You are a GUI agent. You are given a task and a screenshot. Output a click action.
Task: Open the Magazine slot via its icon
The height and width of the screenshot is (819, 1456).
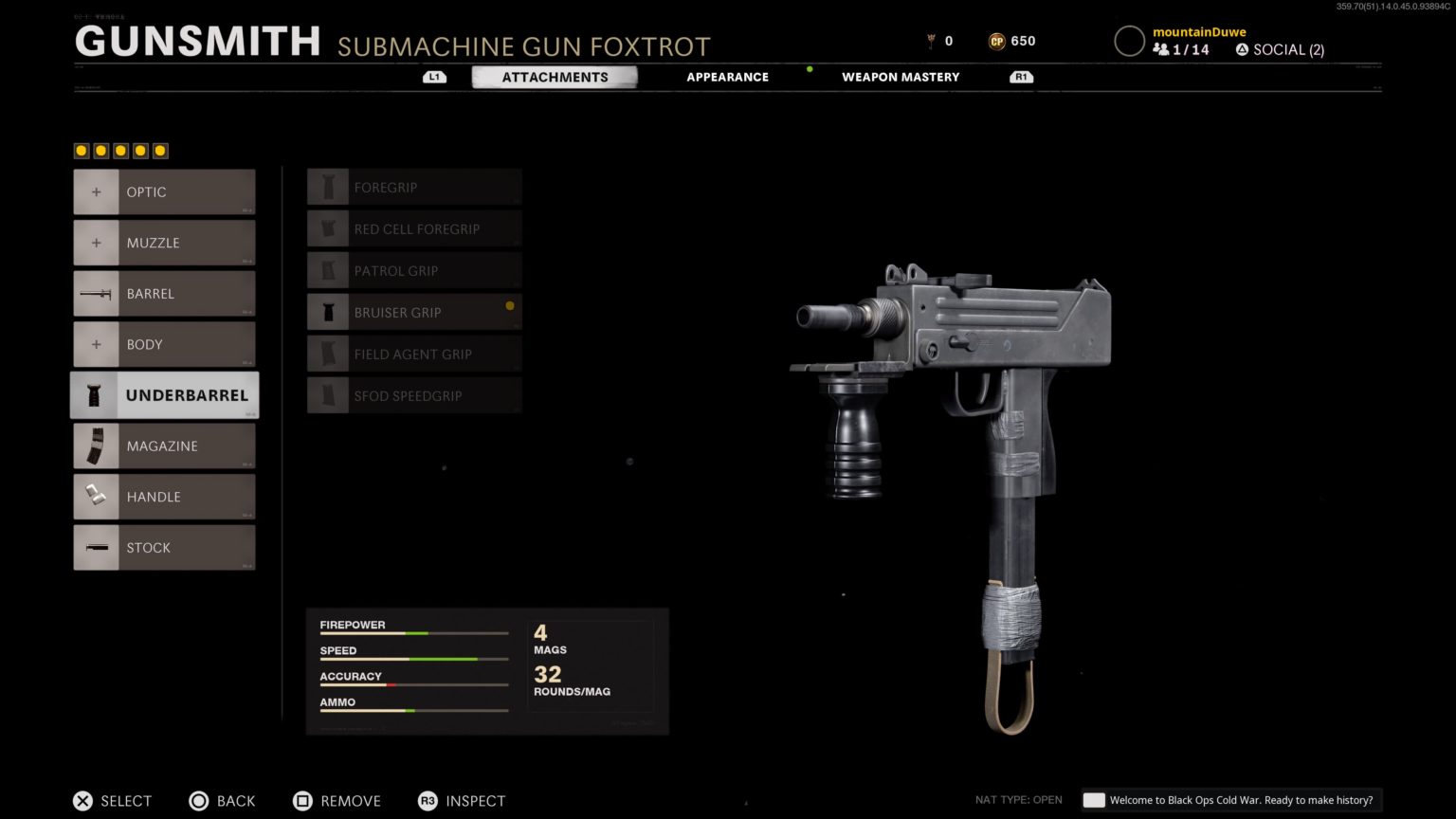tap(96, 446)
